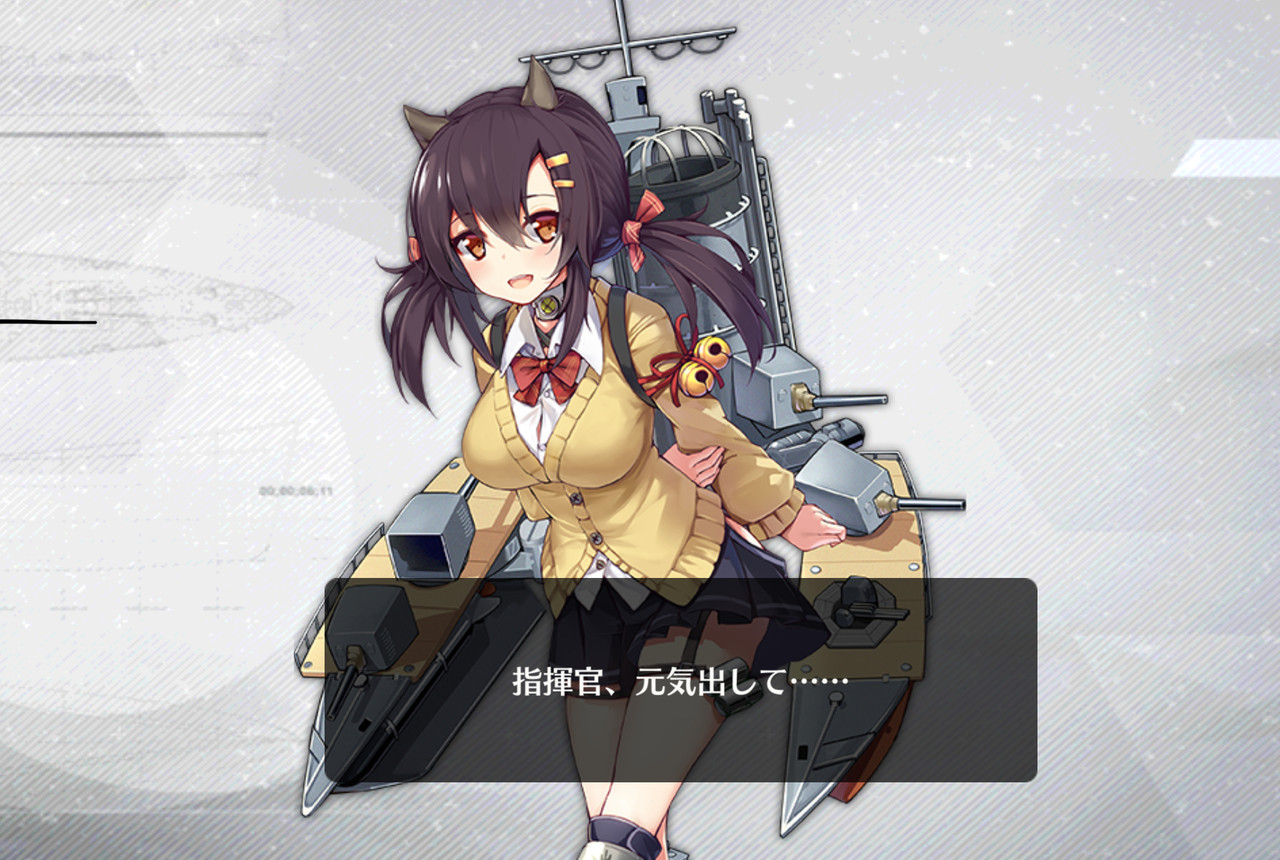Select the clover emblem on her choker
The height and width of the screenshot is (860, 1280).
[549, 303]
